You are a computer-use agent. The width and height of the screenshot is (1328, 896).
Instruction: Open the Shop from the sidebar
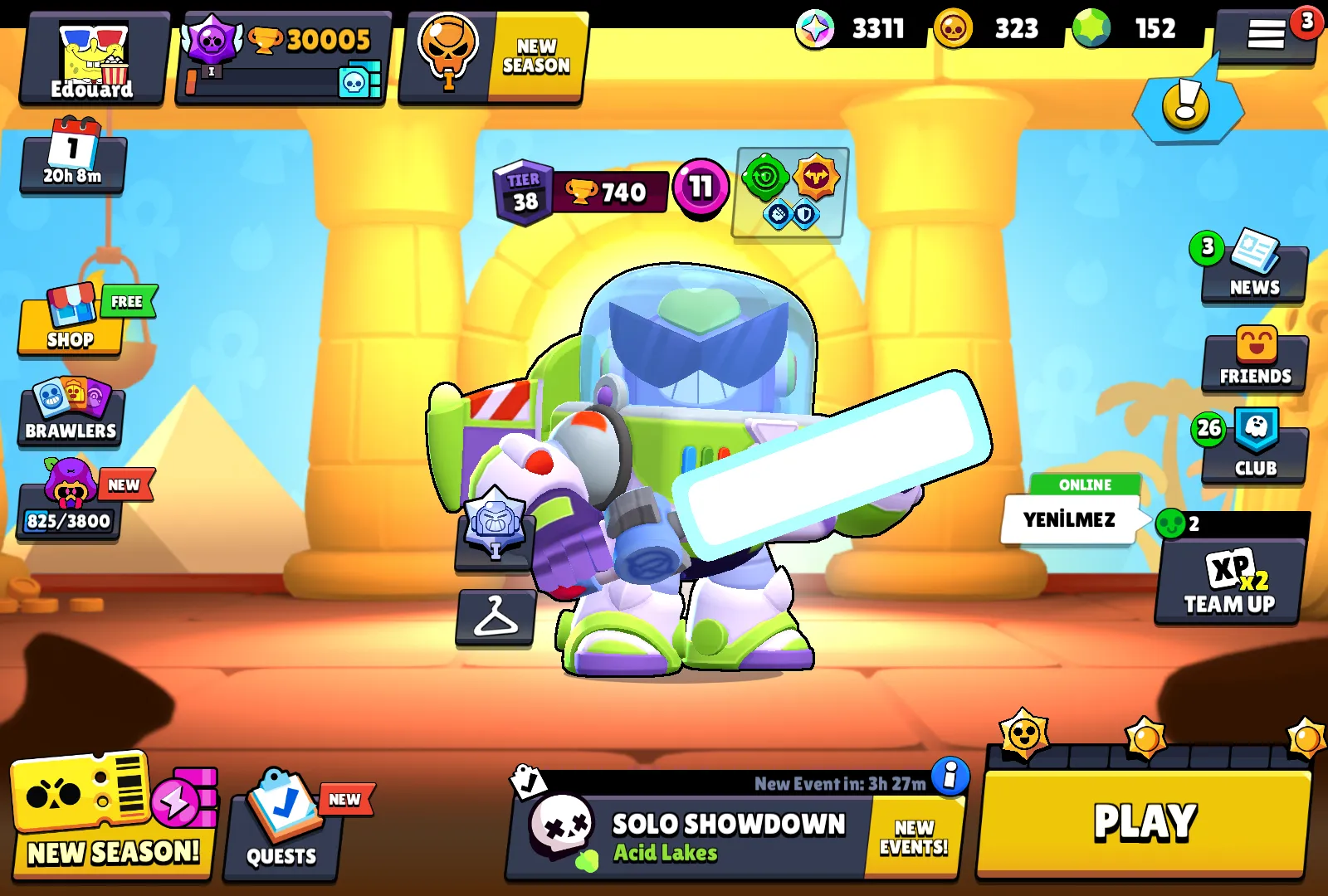tap(71, 326)
